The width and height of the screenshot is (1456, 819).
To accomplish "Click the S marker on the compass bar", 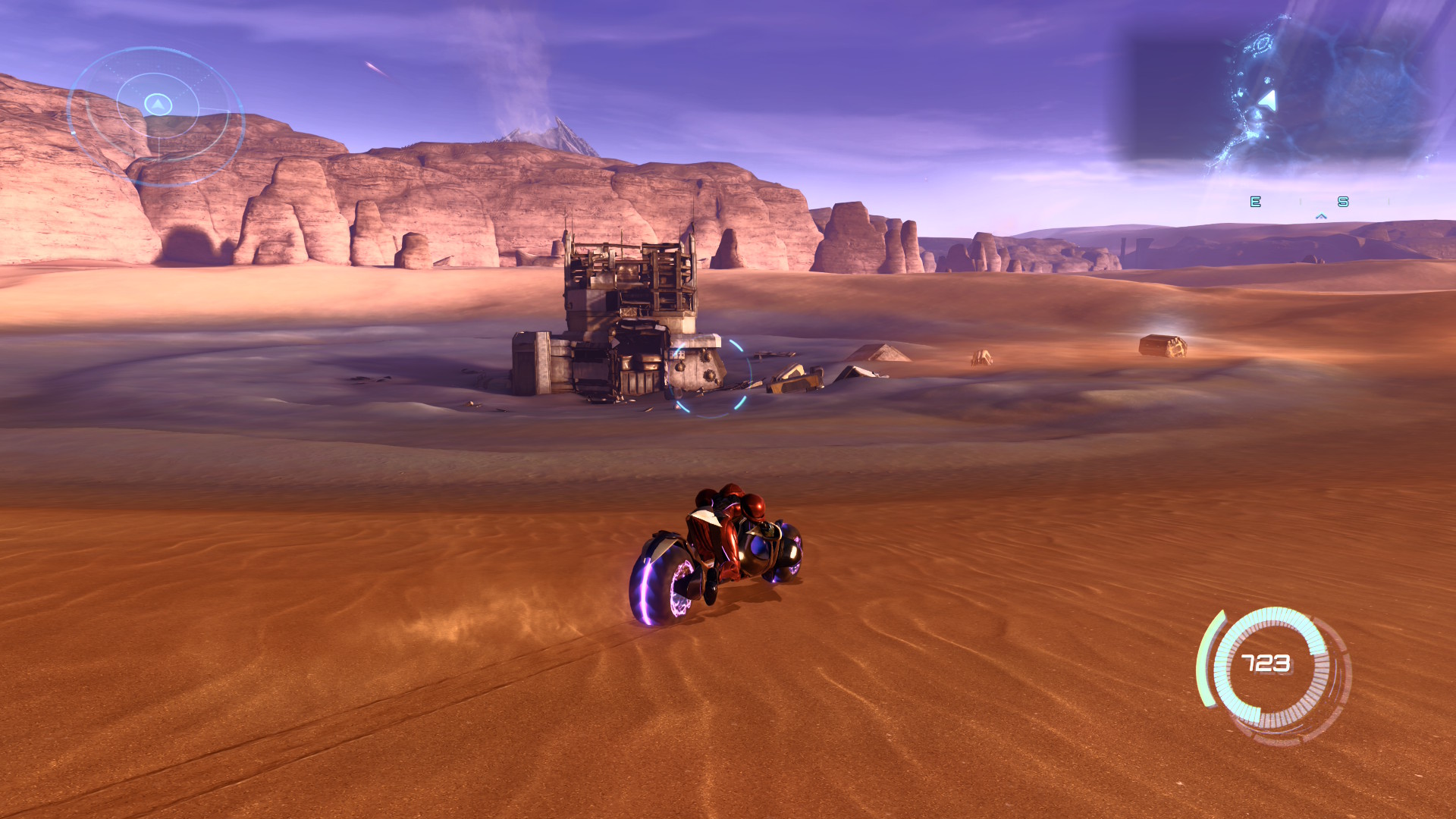I will click(x=1344, y=202).
